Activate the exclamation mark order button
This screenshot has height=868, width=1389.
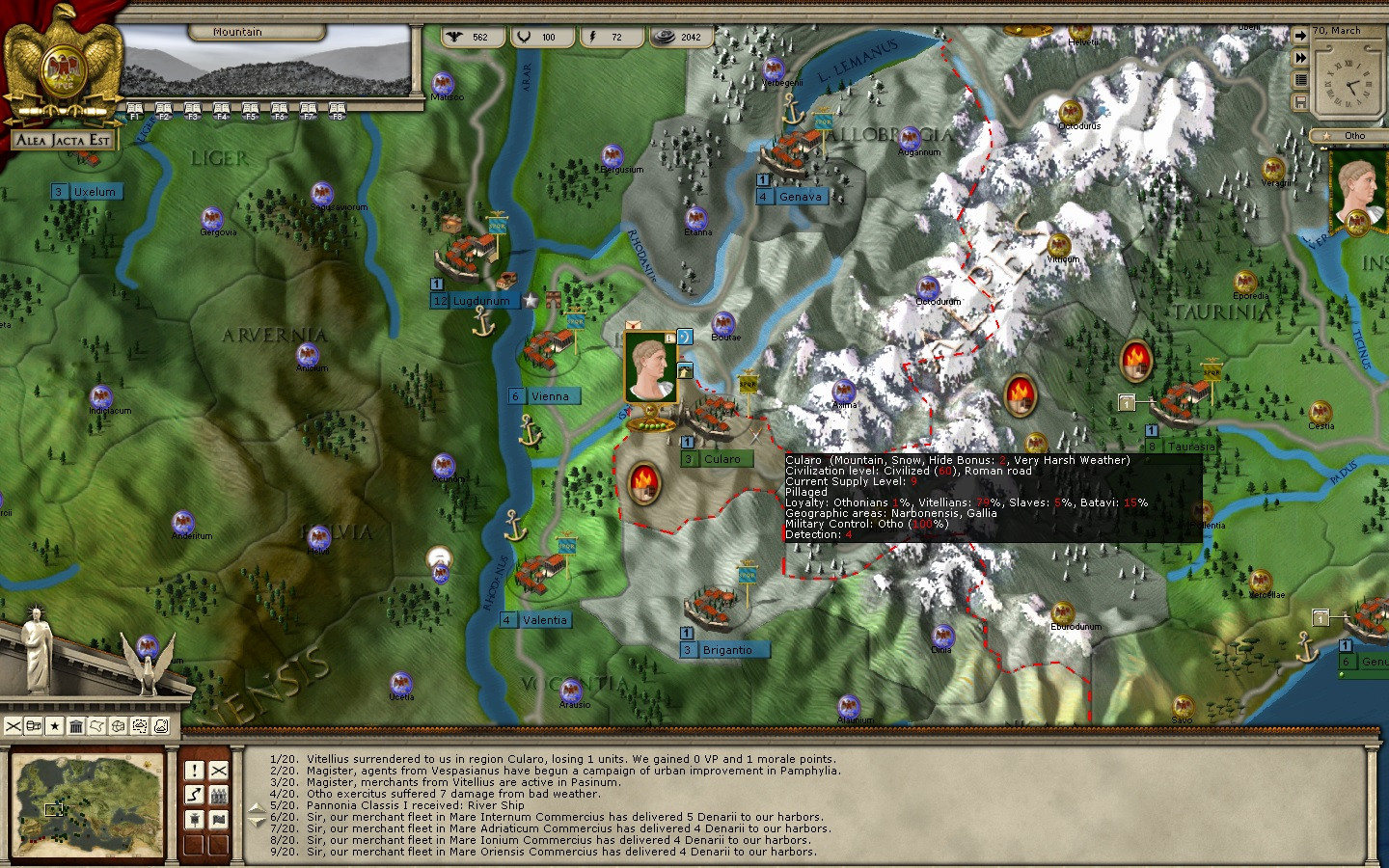click(x=194, y=771)
